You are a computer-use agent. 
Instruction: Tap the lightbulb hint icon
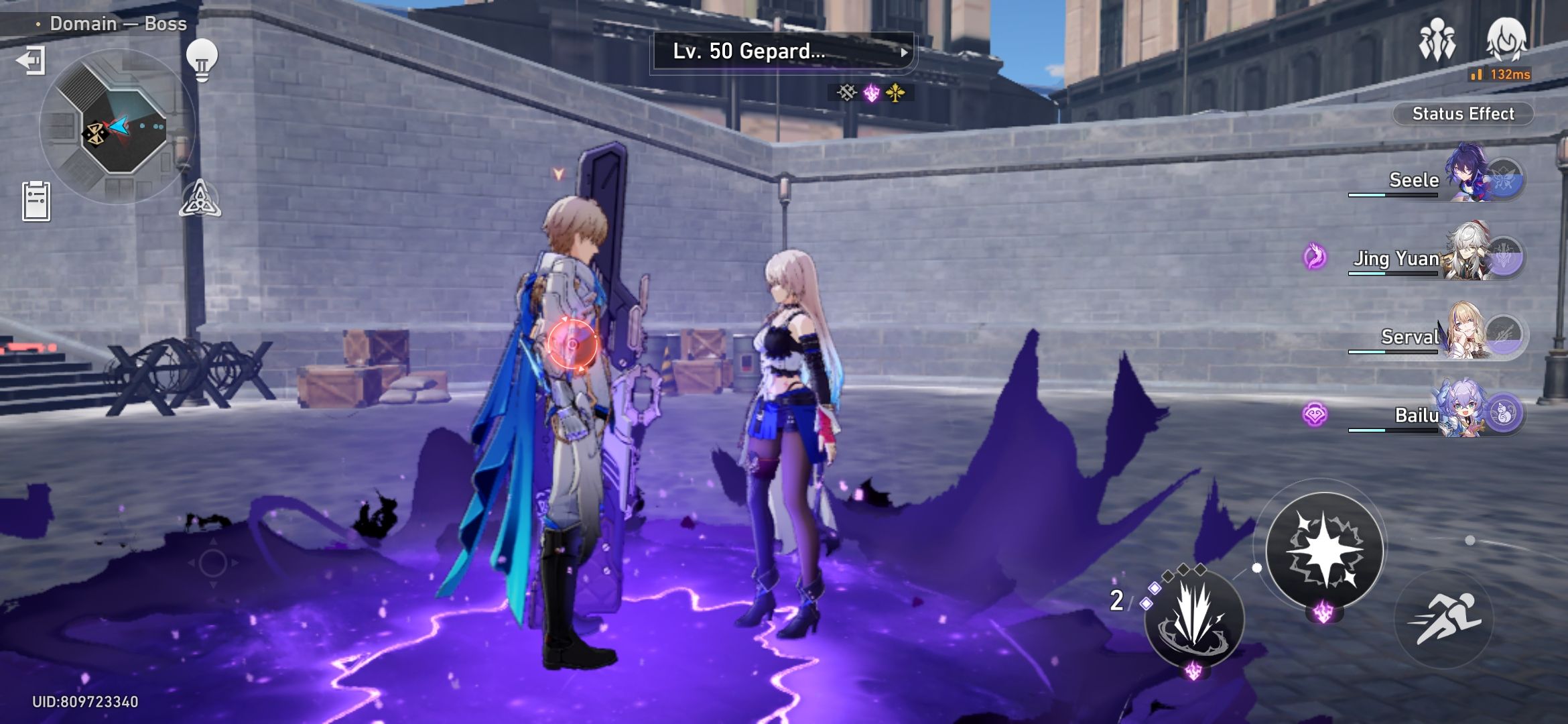click(x=202, y=59)
